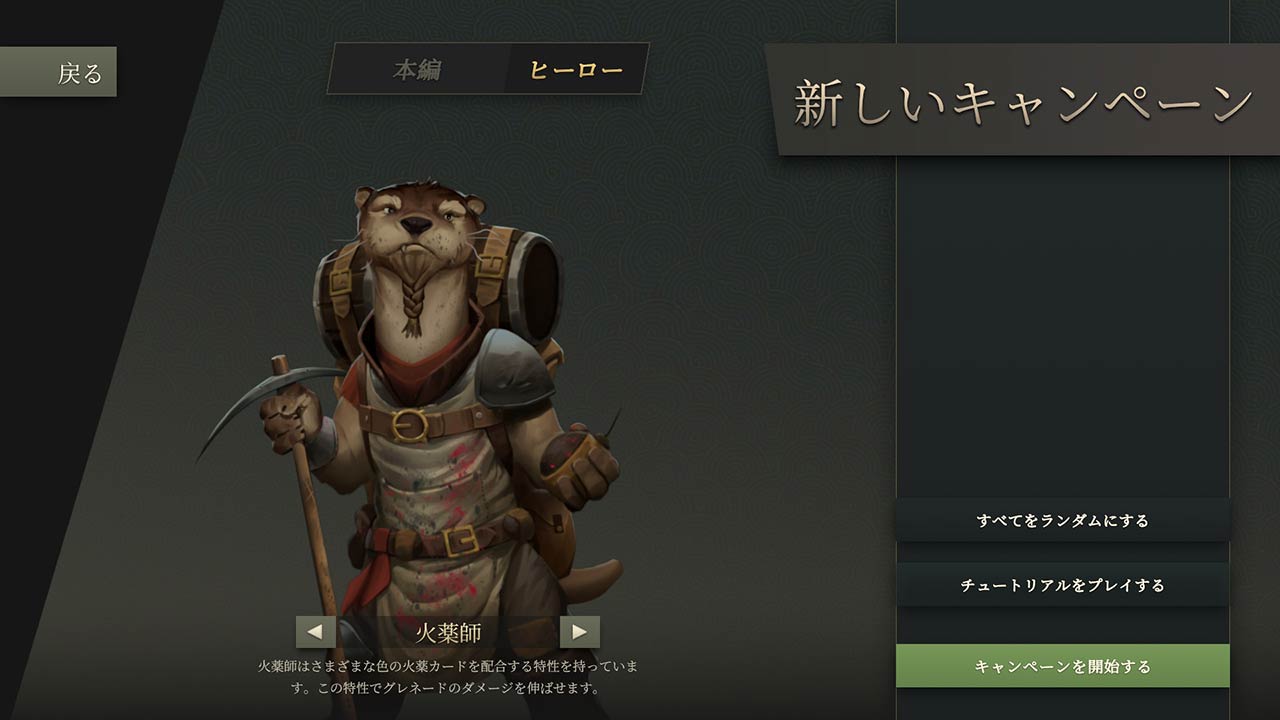Select the ヒーロー tab
1280x720 pixels.
[576, 70]
